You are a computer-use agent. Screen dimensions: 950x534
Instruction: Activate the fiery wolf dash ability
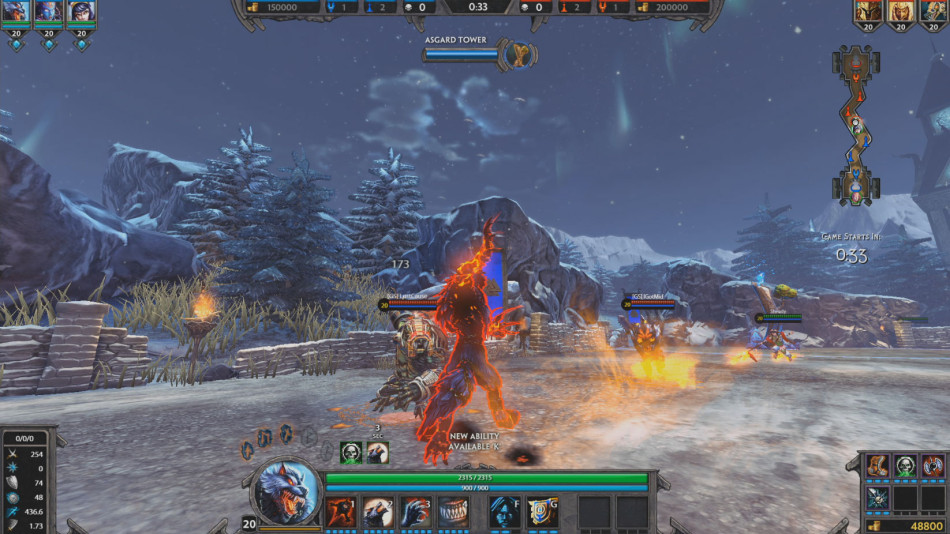[341, 511]
